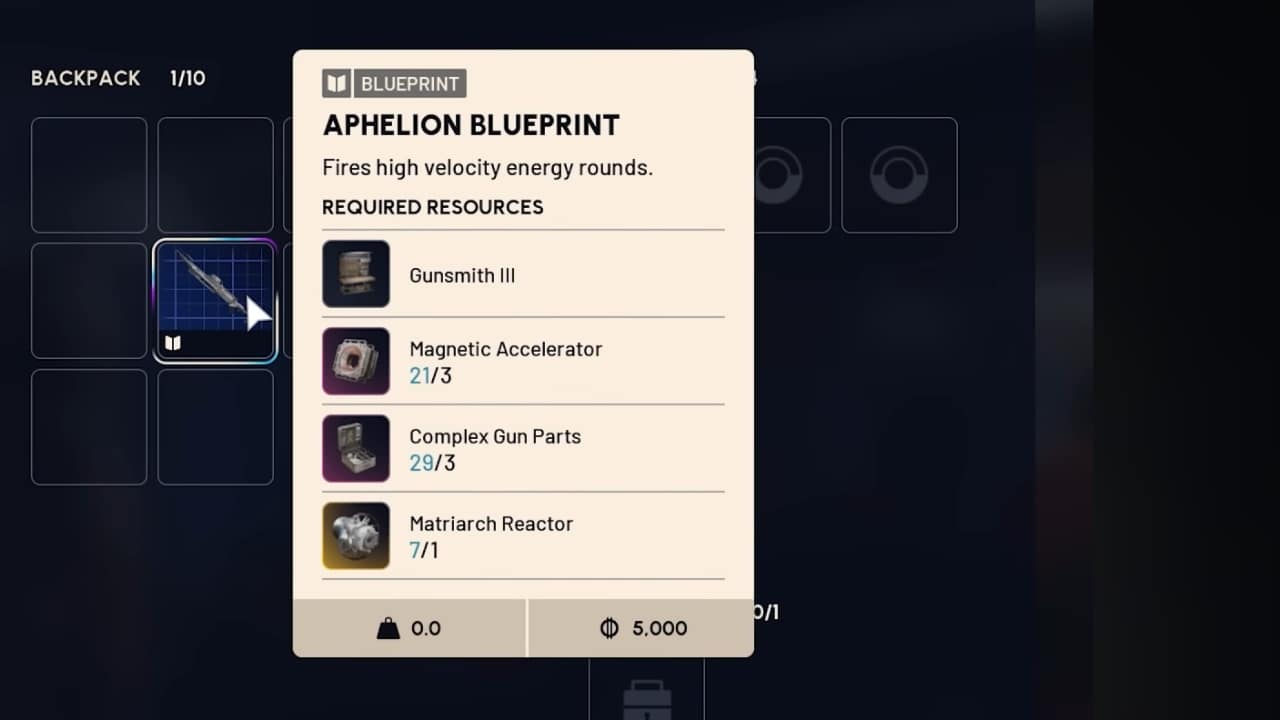This screenshot has height=720, width=1280.
Task: Open the briefcase icon below the tooltip
Action: click(648, 700)
